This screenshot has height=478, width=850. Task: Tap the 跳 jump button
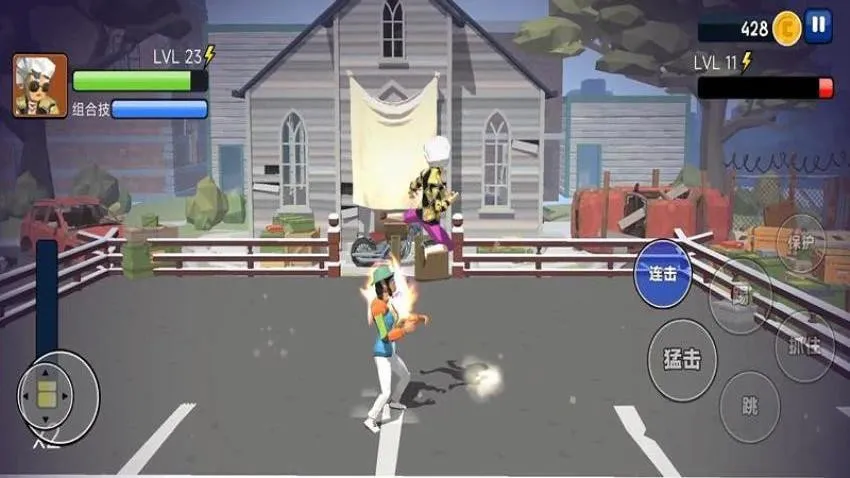[750, 406]
